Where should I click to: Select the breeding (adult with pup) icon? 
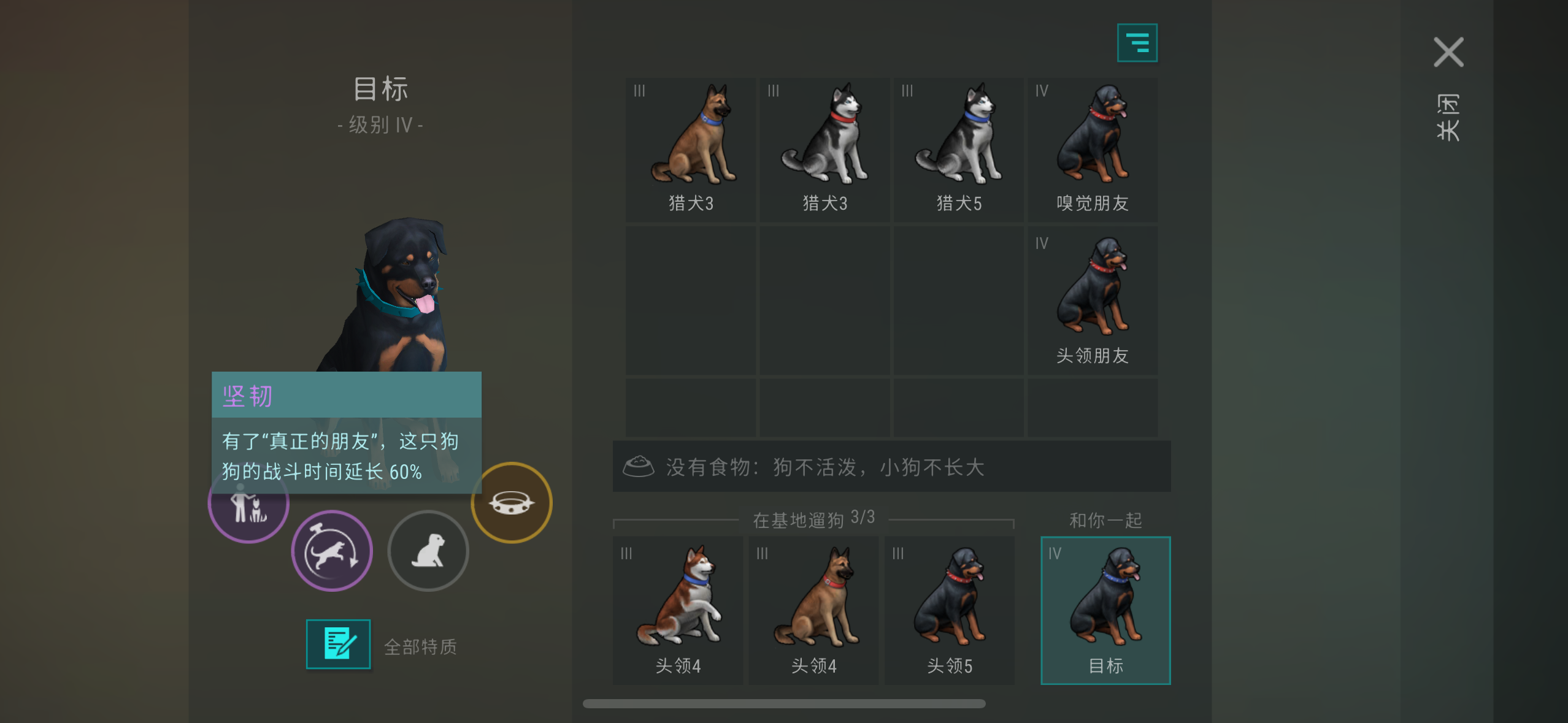(248, 502)
